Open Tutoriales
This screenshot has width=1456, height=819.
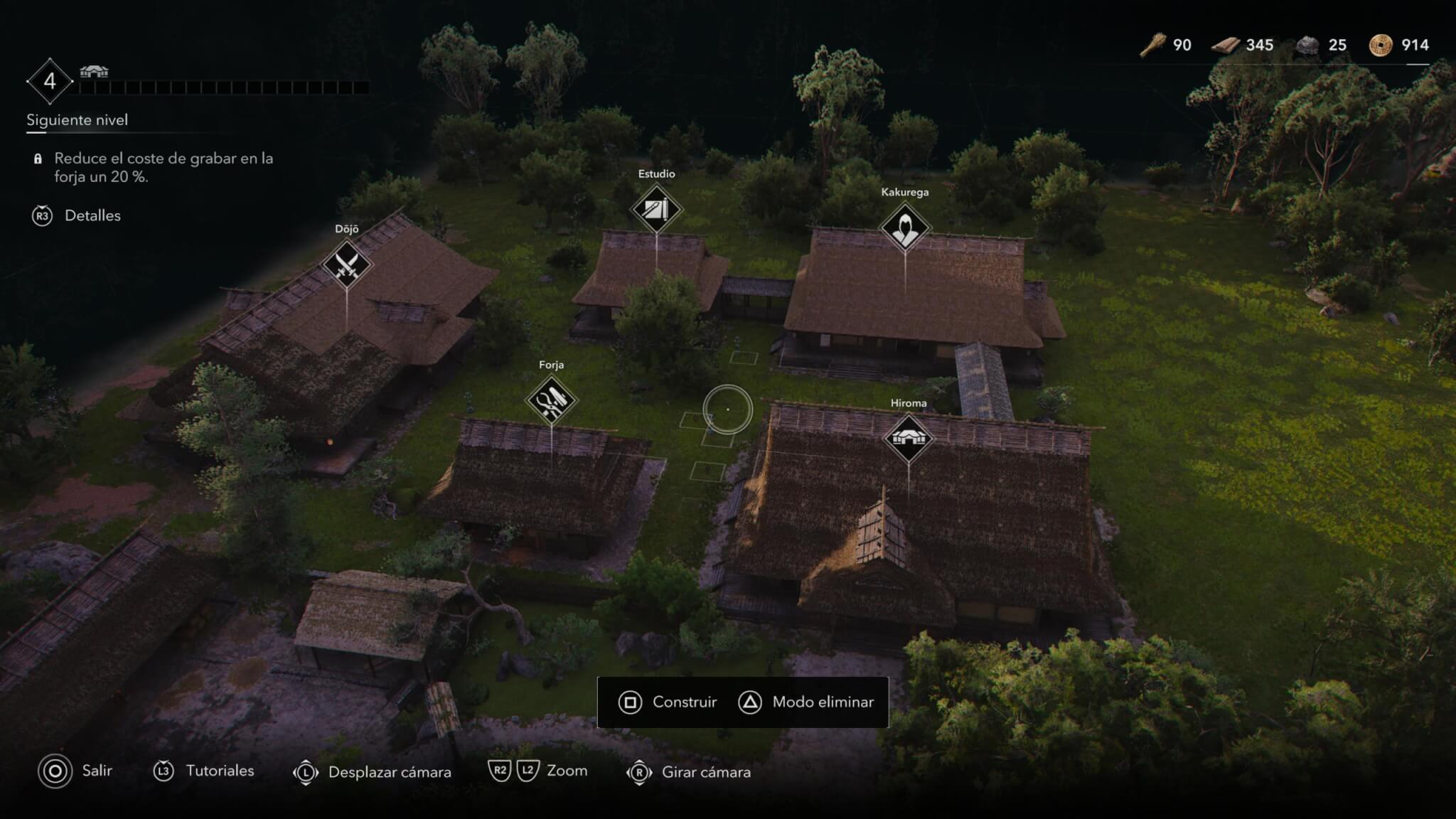[204, 771]
